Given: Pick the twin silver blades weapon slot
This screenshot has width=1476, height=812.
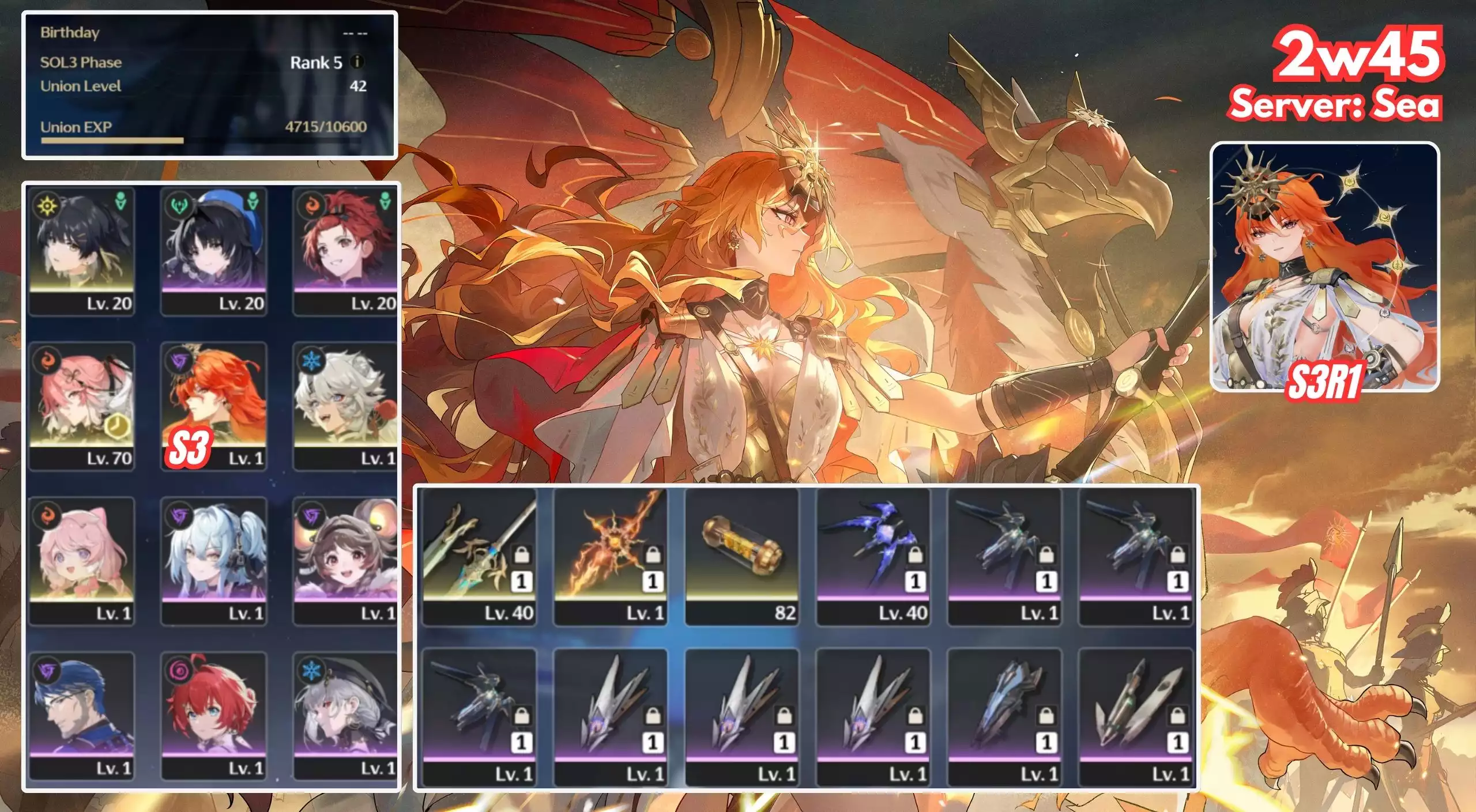Looking at the screenshot, I should tap(1135, 717).
